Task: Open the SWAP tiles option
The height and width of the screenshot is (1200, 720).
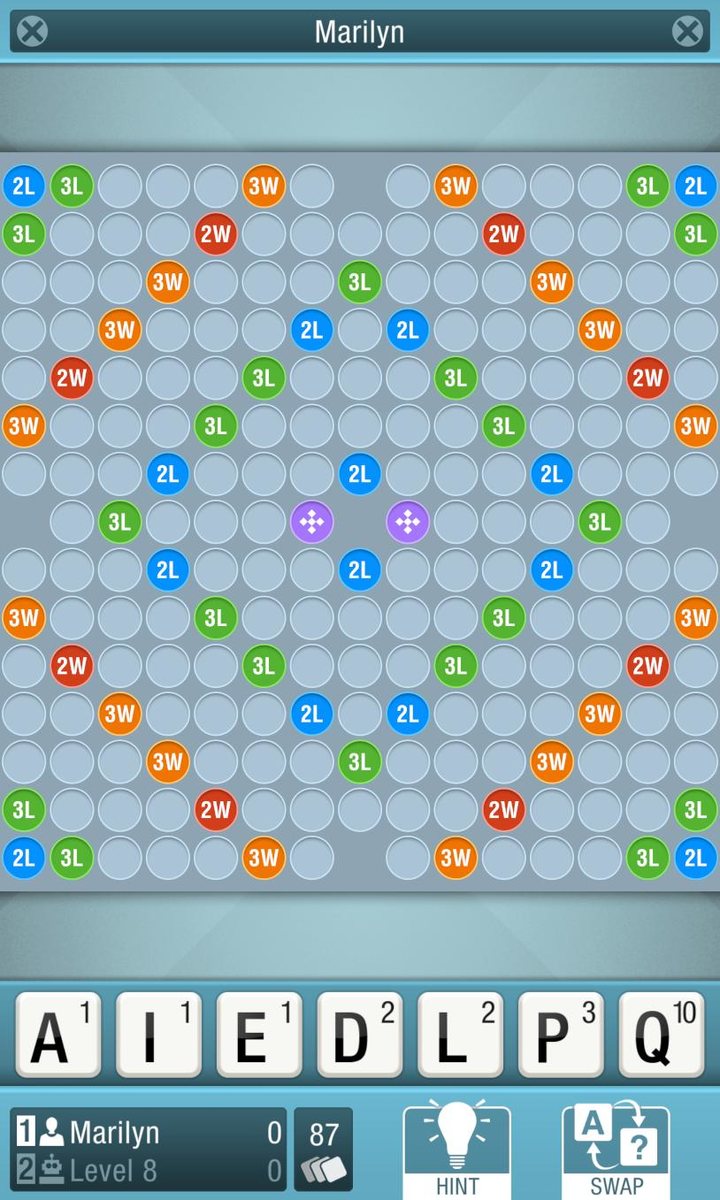Action: pos(616,1150)
